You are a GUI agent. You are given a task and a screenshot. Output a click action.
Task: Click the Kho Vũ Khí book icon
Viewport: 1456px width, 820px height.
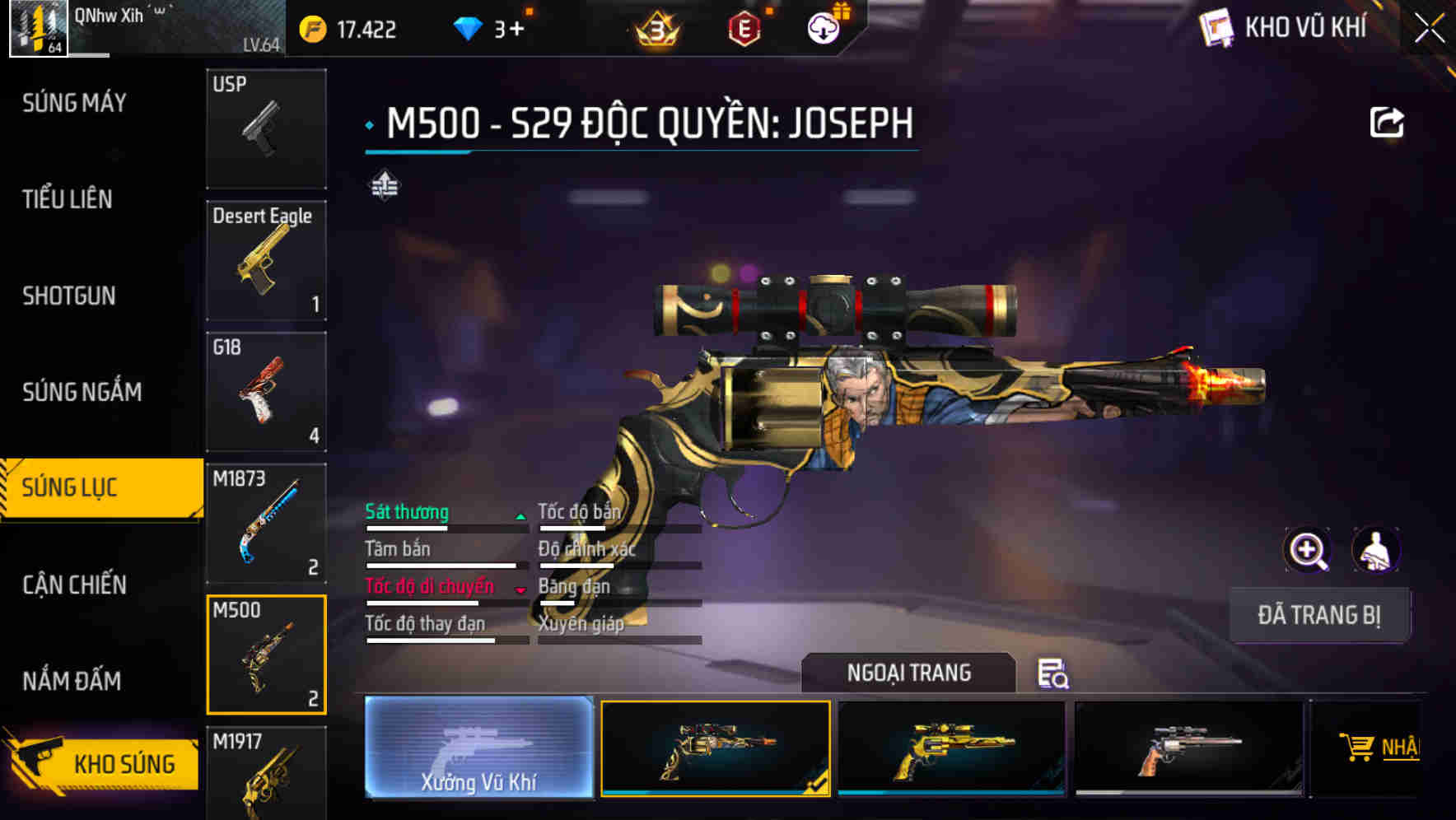(x=1216, y=27)
